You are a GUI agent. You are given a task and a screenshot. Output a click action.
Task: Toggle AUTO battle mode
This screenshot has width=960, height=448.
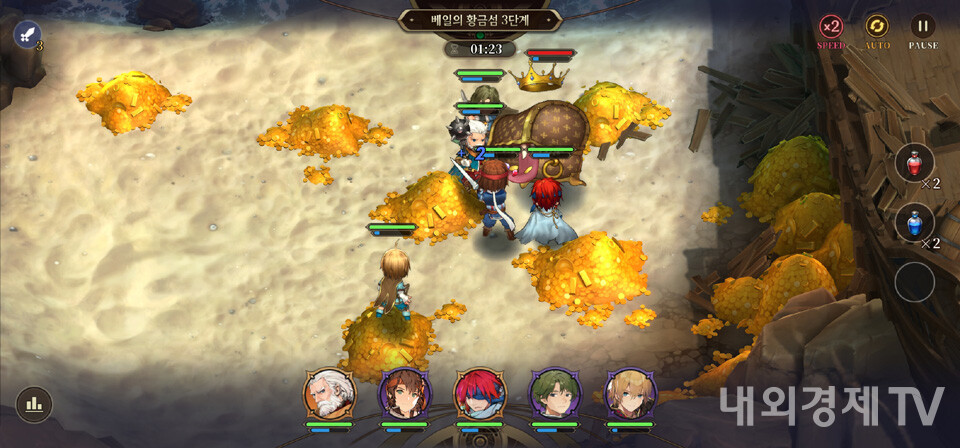click(x=877, y=27)
